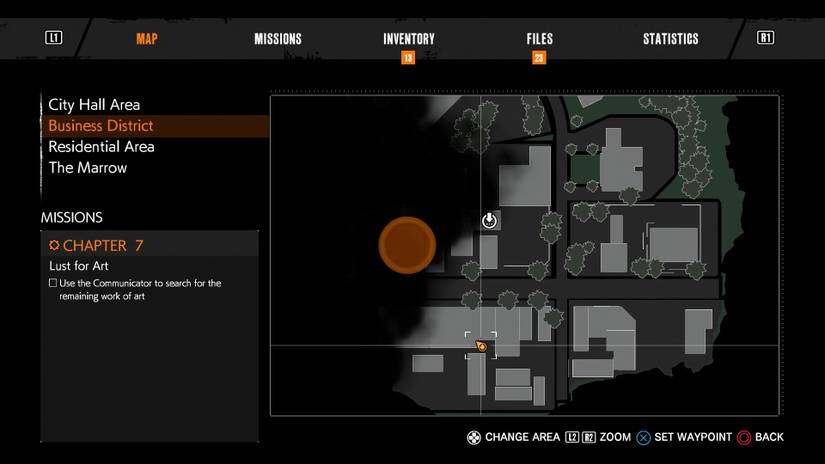This screenshot has width=825, height=464.
Task: Select Residential Area map
Action: [x=101, y=147]
